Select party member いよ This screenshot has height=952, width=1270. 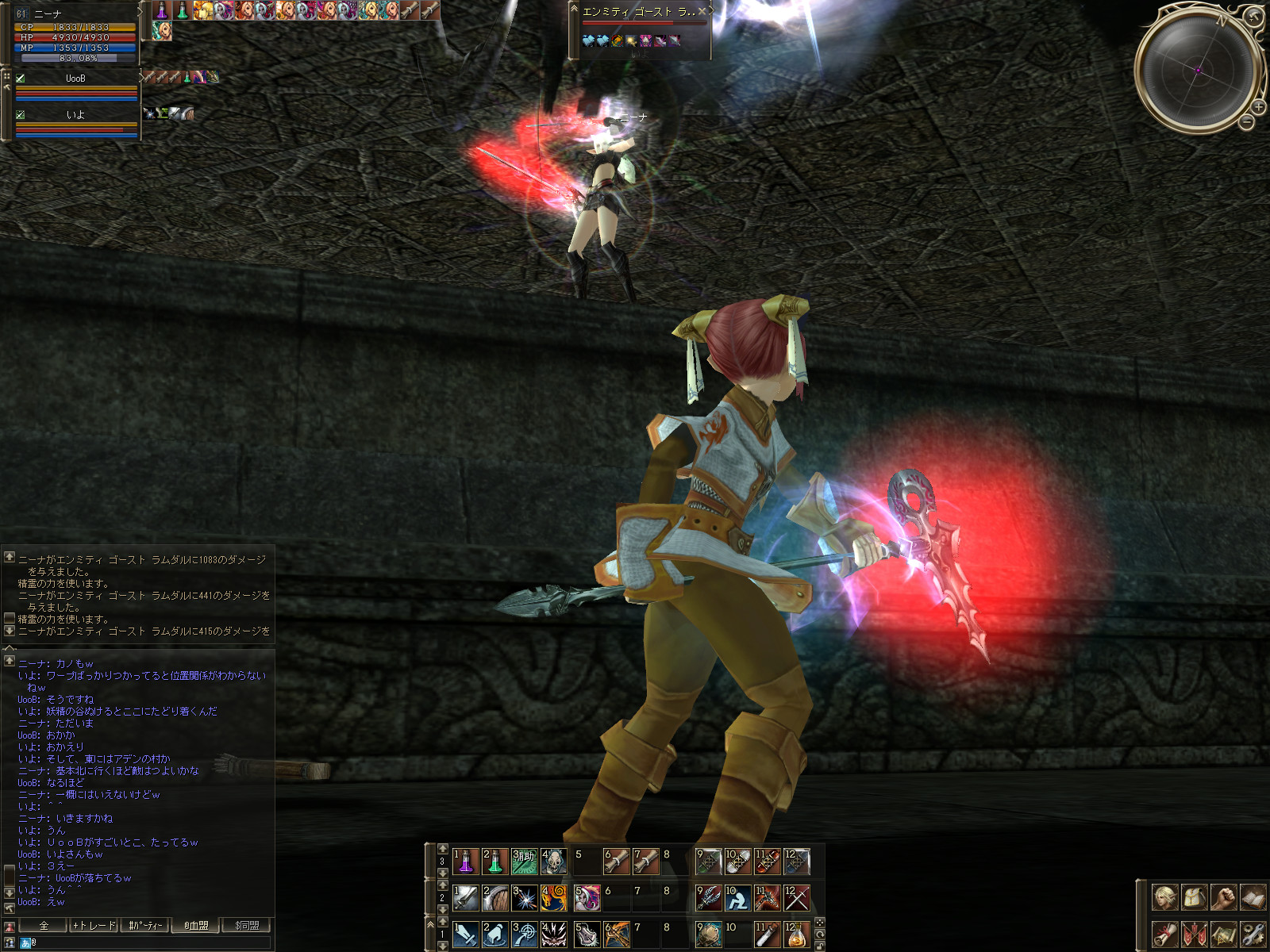tap(75, 115)
